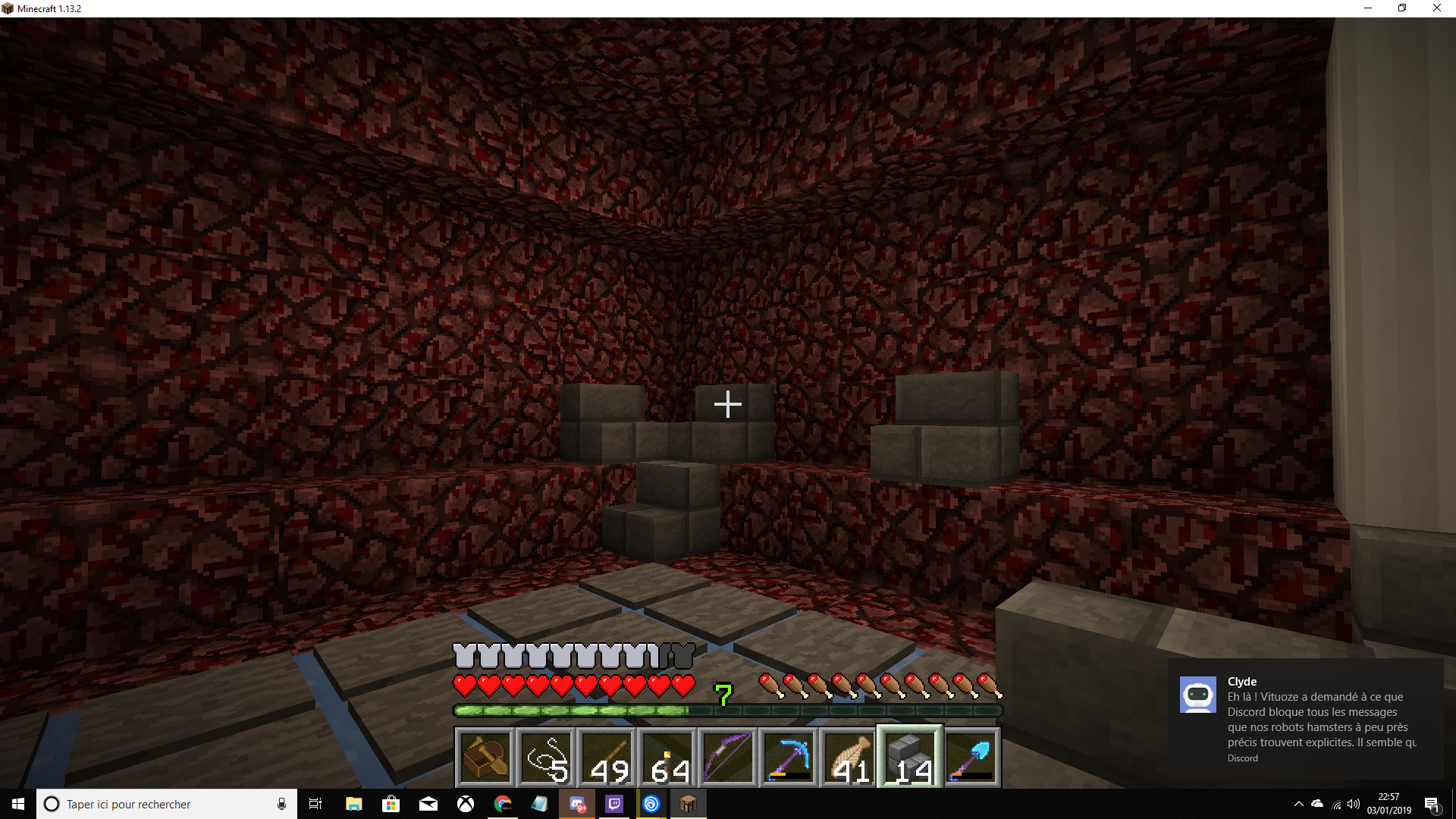
Task: Select the golden boots hotbar slot
Action: (x=485, y=758)
